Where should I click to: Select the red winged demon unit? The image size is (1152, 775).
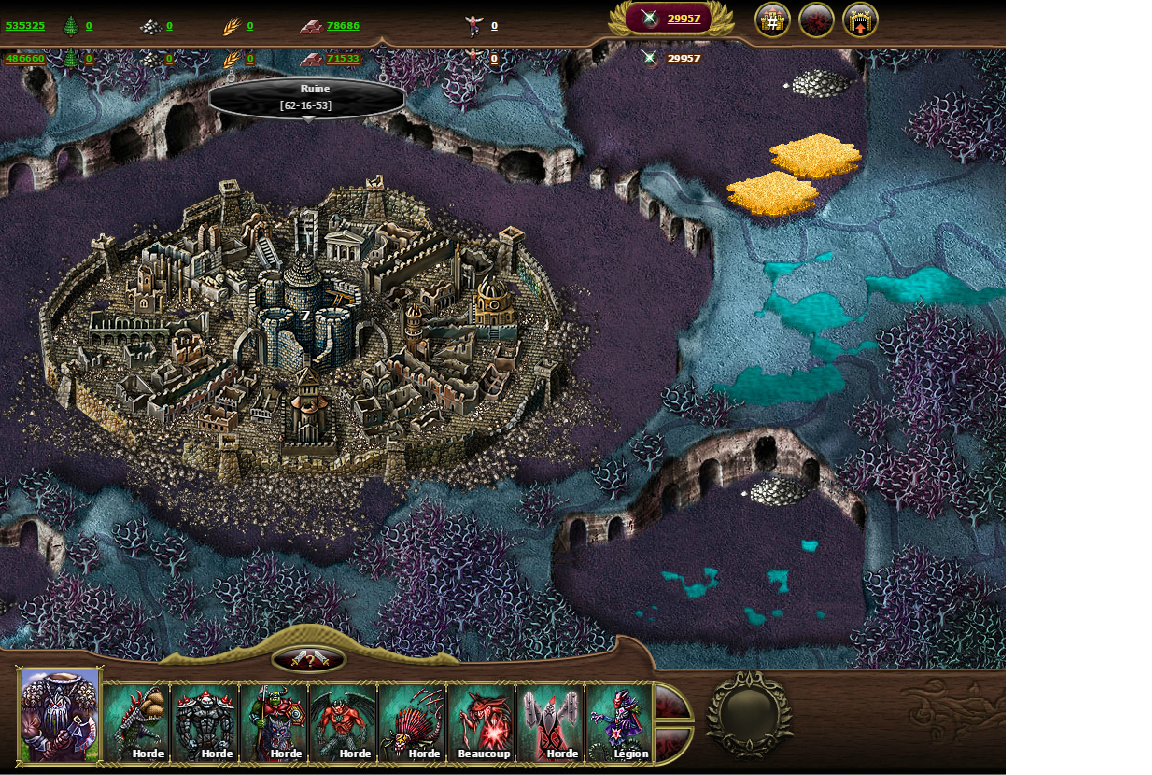pos(344,722)
